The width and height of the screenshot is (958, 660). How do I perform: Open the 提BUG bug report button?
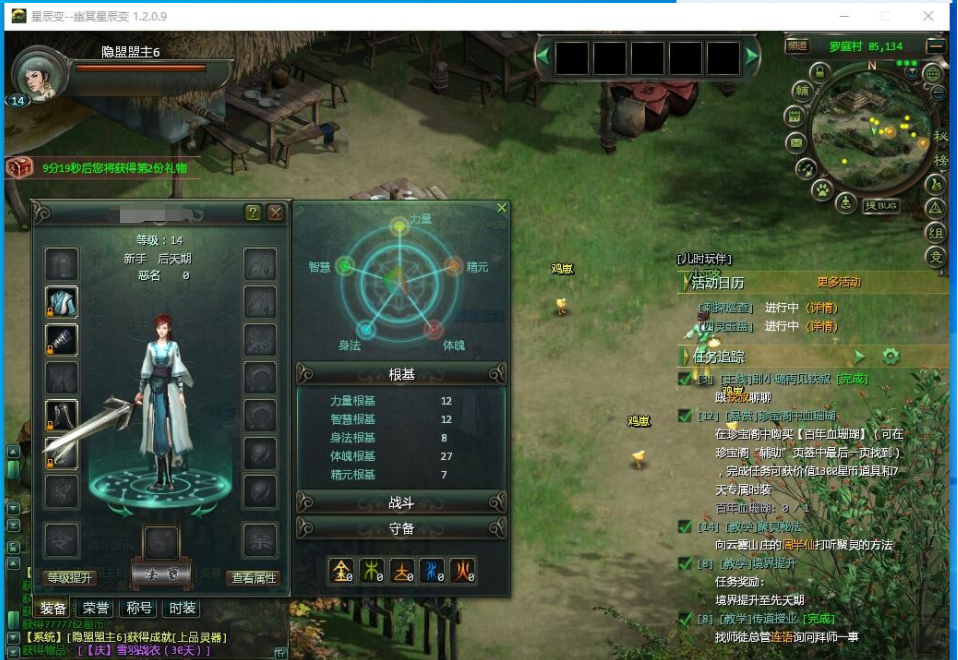click(881, 205)
